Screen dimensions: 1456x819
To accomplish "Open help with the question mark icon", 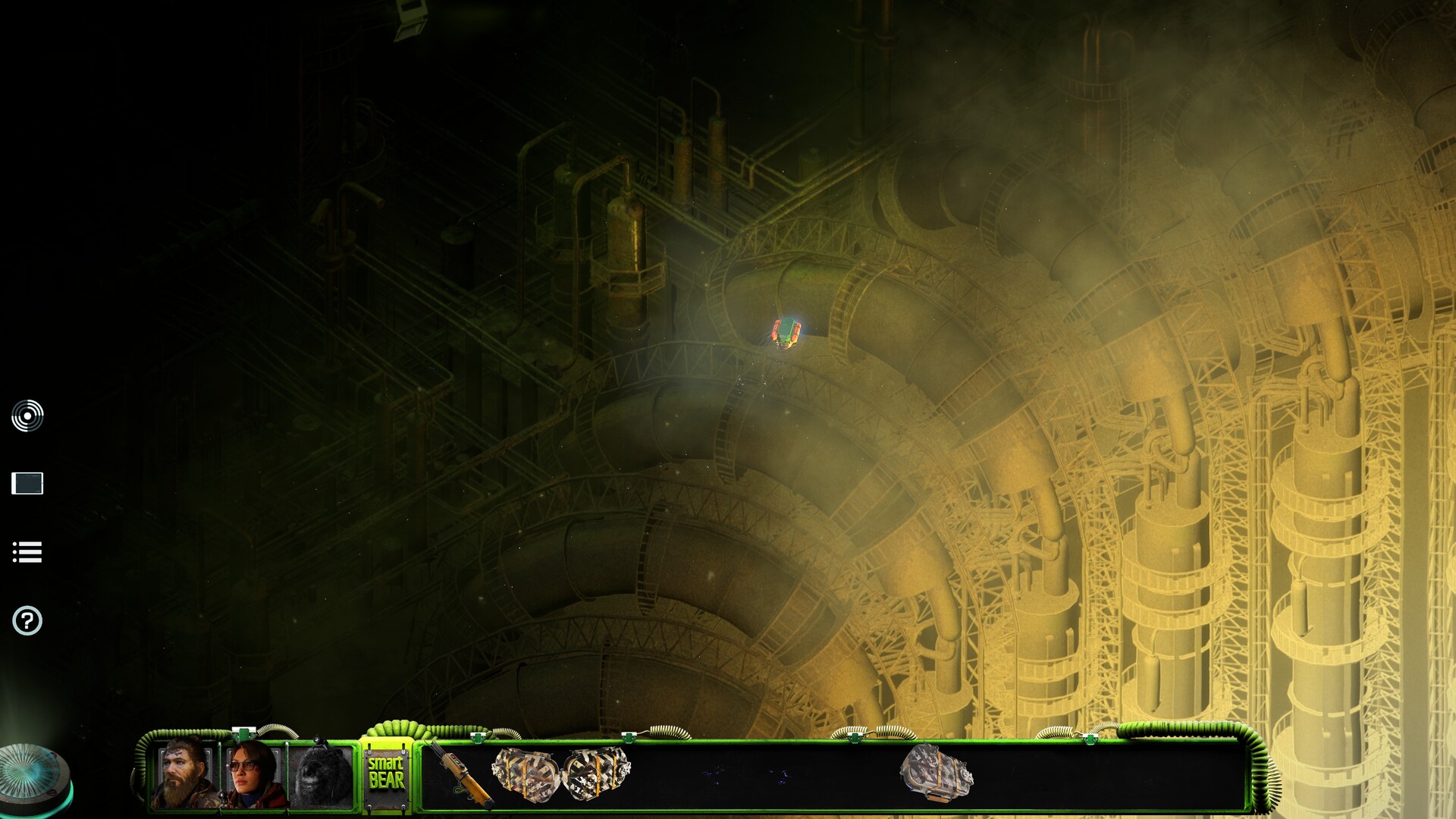I will (x=27, y=621).
